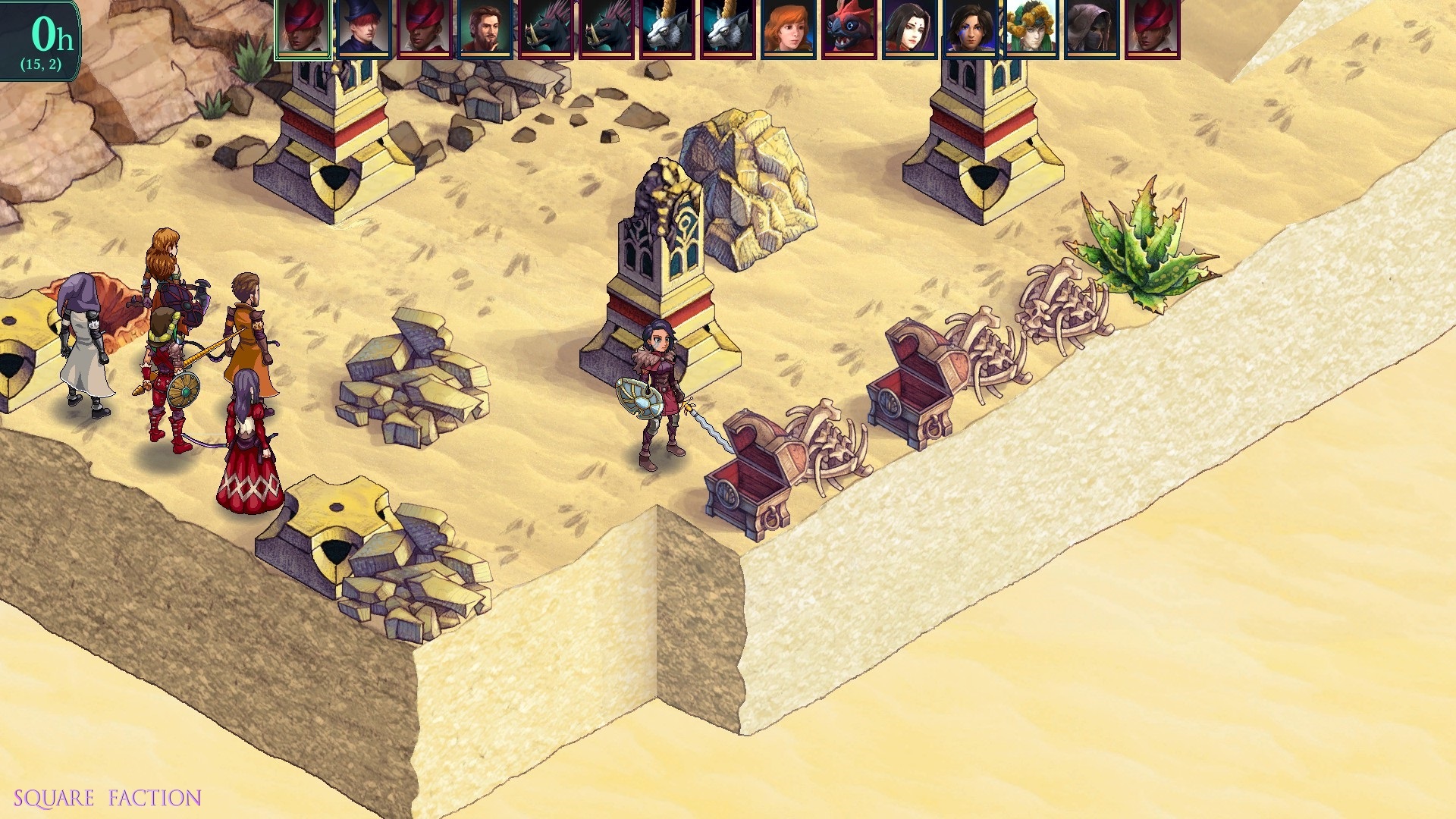Choose the flower-crowned character portrait
The image size is (1456, 819).
pyautogui.click(x=1031, y=28)
